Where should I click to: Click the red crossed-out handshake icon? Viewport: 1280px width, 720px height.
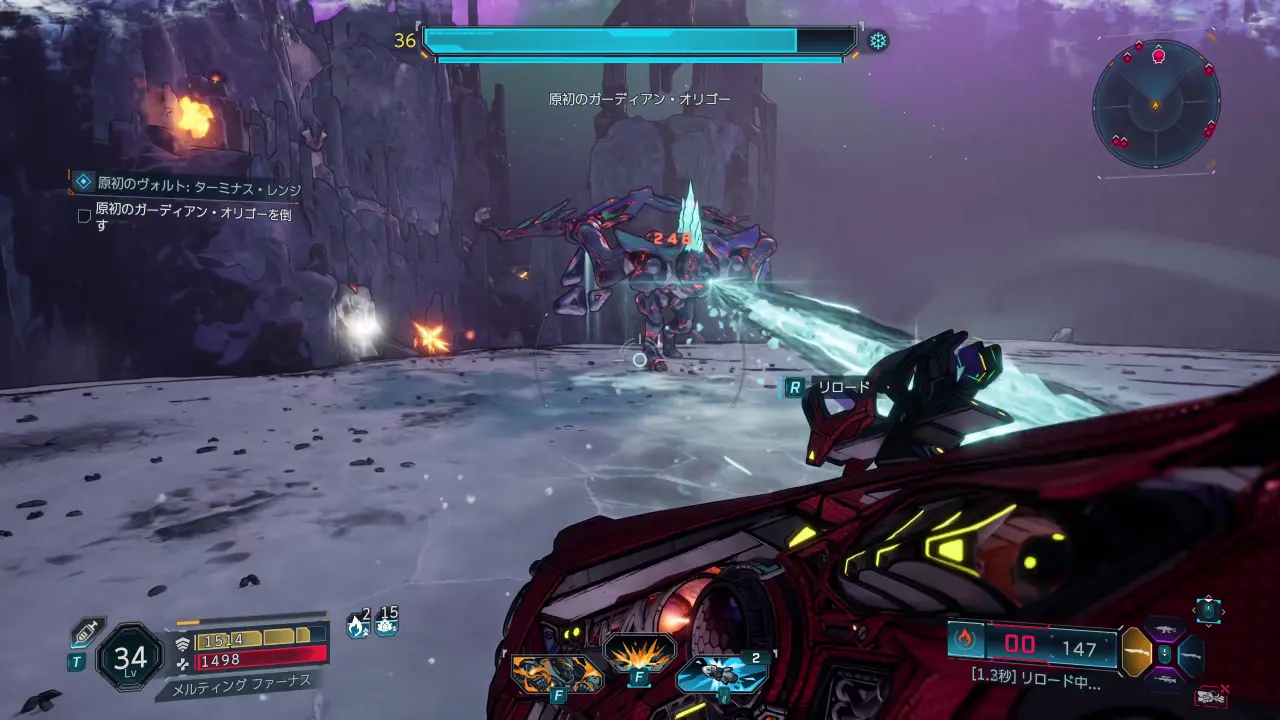[1212, 695]
